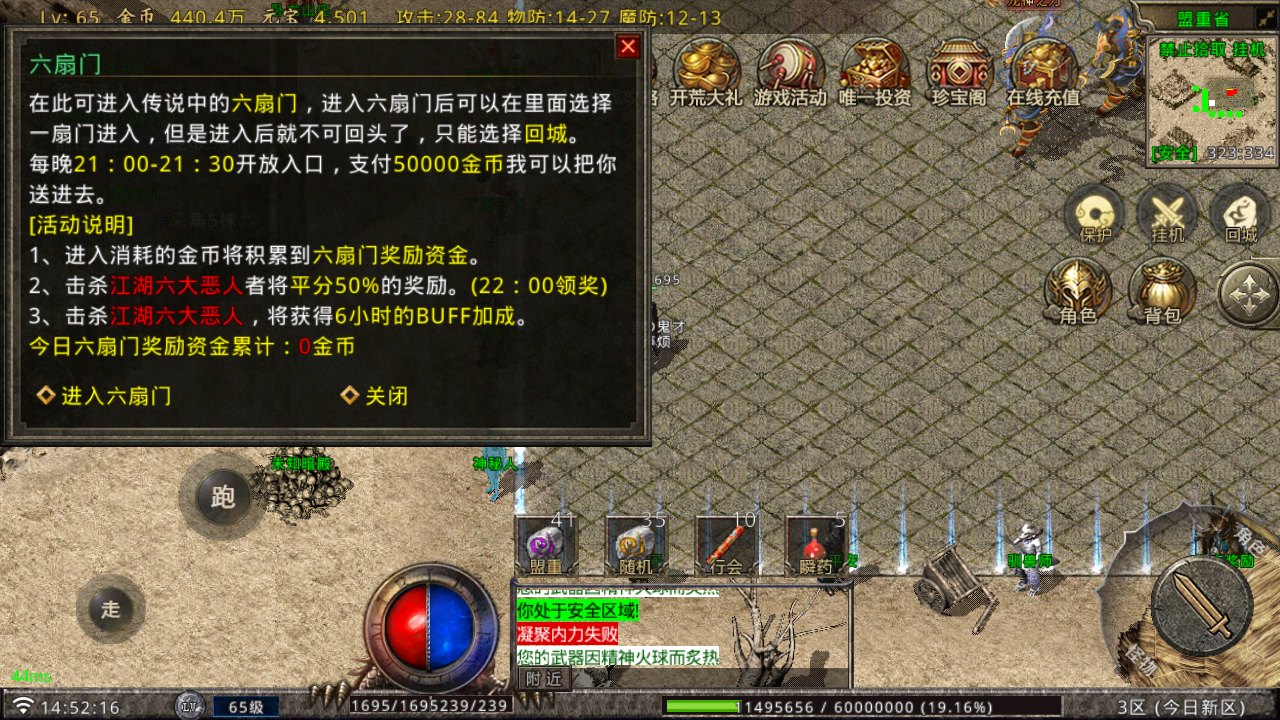Click 进入六扇门 to enter Six Fan Gate
This screenshot has height=720, width=1280.
[113, 396]
